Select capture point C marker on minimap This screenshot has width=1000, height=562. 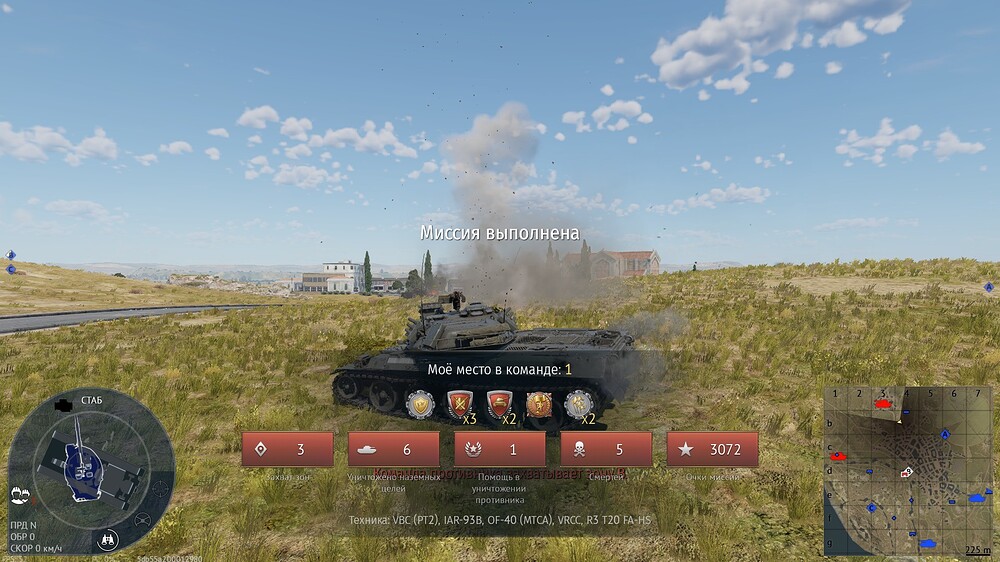pos(872,508)
